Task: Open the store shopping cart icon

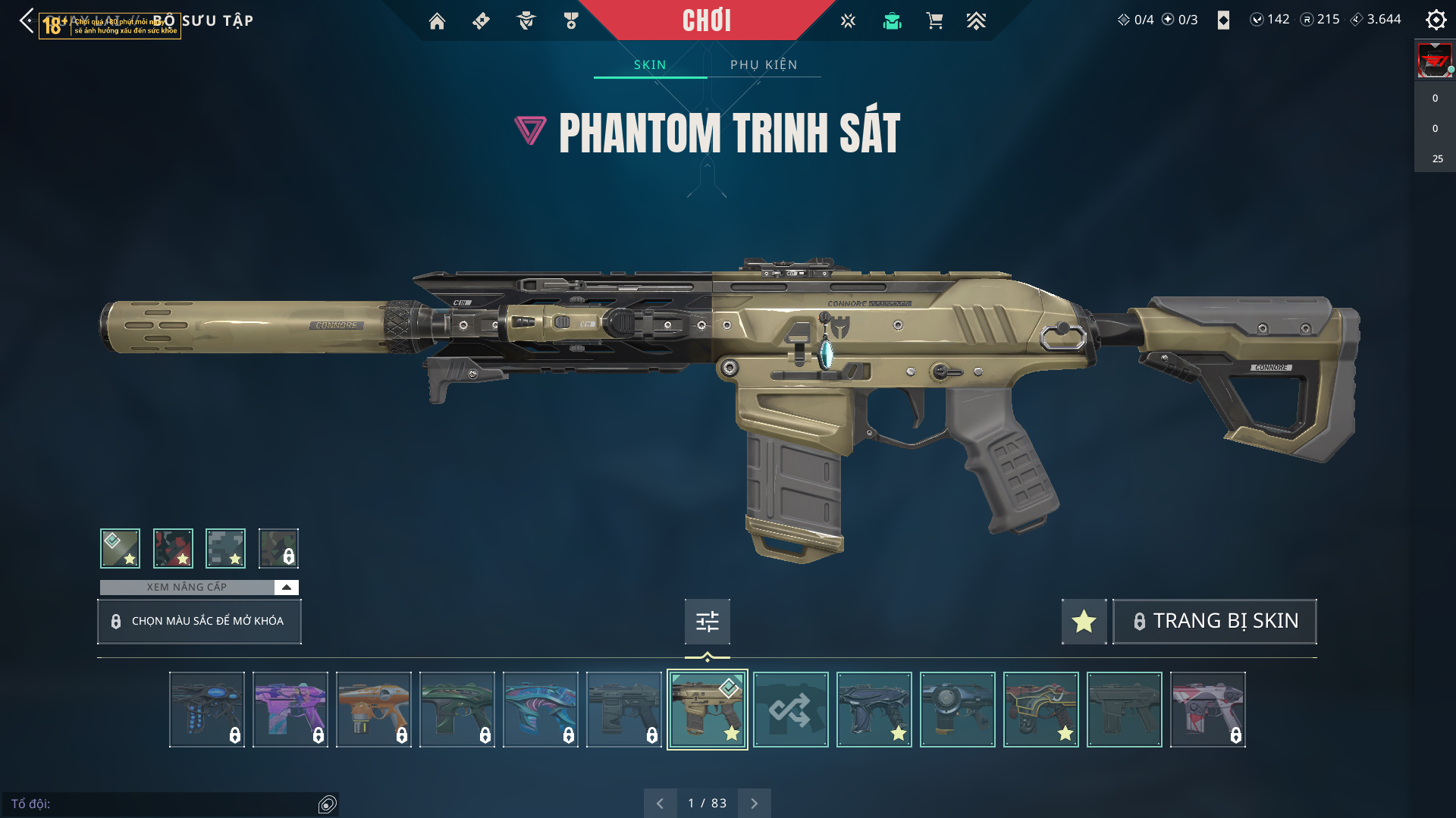Action: pos(934,21)
